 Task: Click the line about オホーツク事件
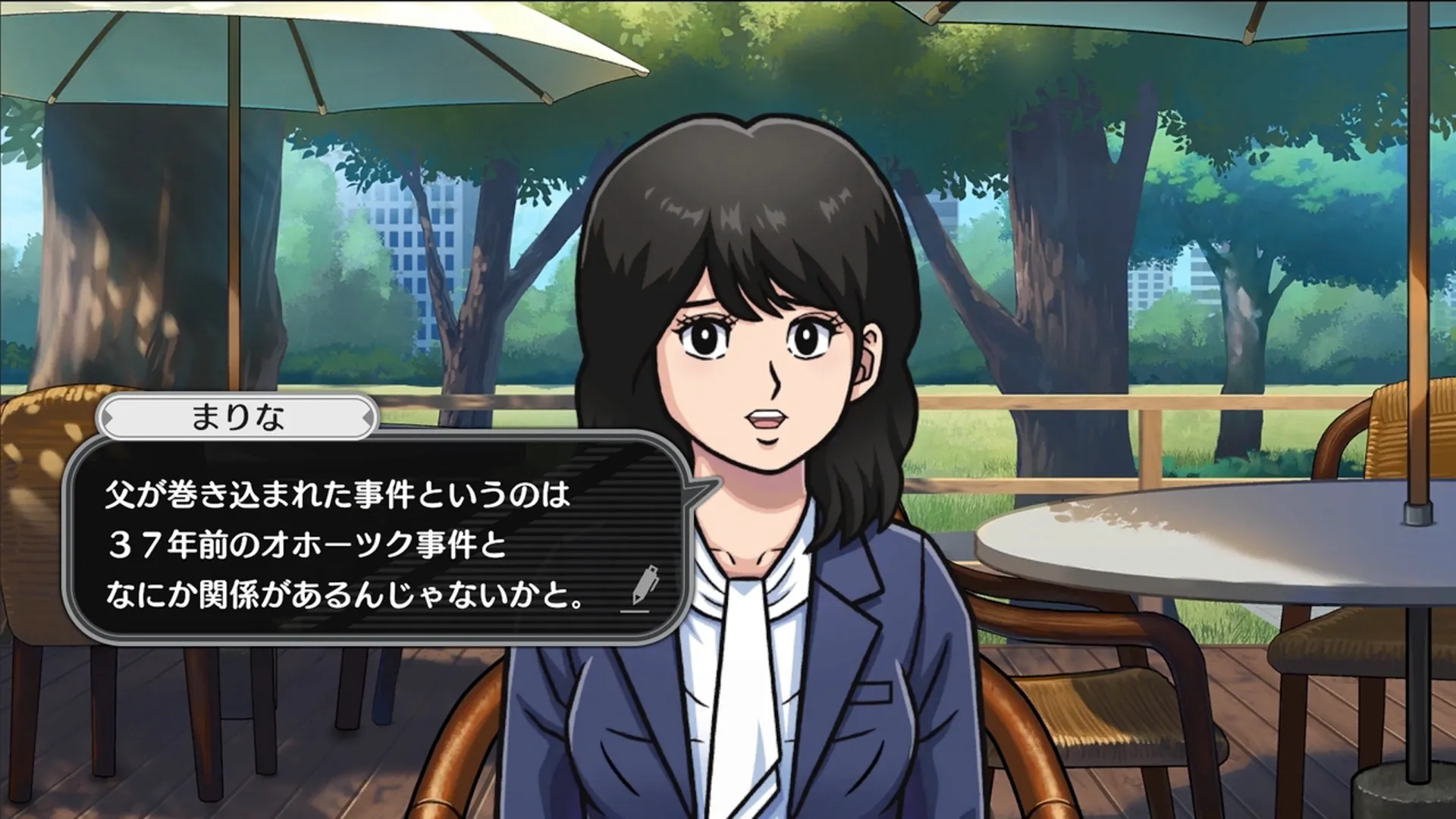coord(303,544)
